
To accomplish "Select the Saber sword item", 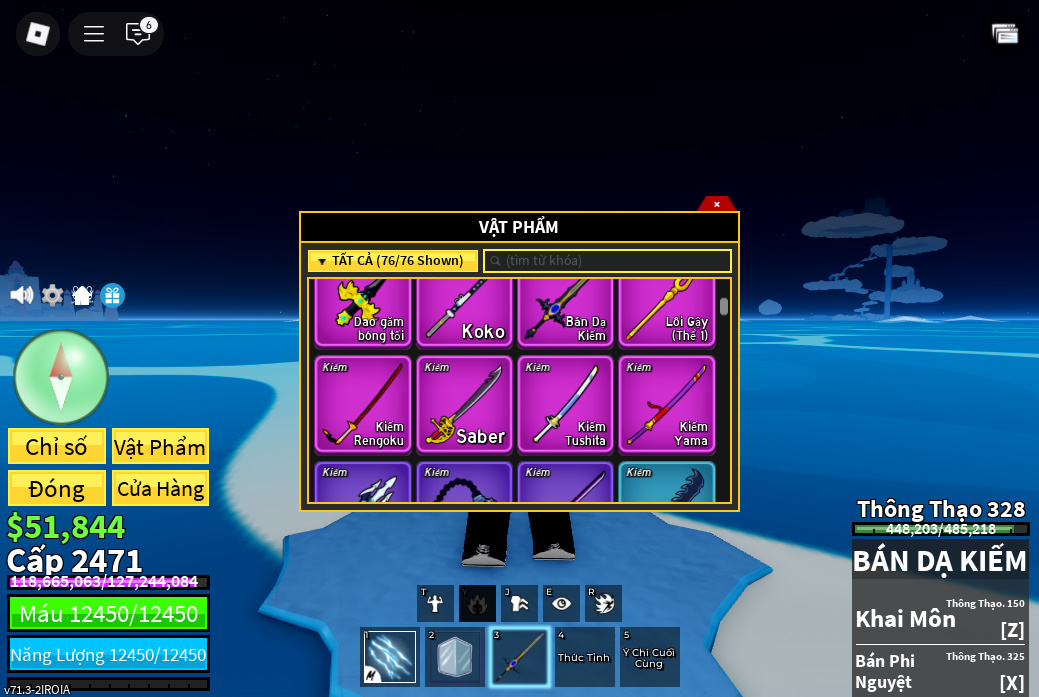I will tap(464, 405).
